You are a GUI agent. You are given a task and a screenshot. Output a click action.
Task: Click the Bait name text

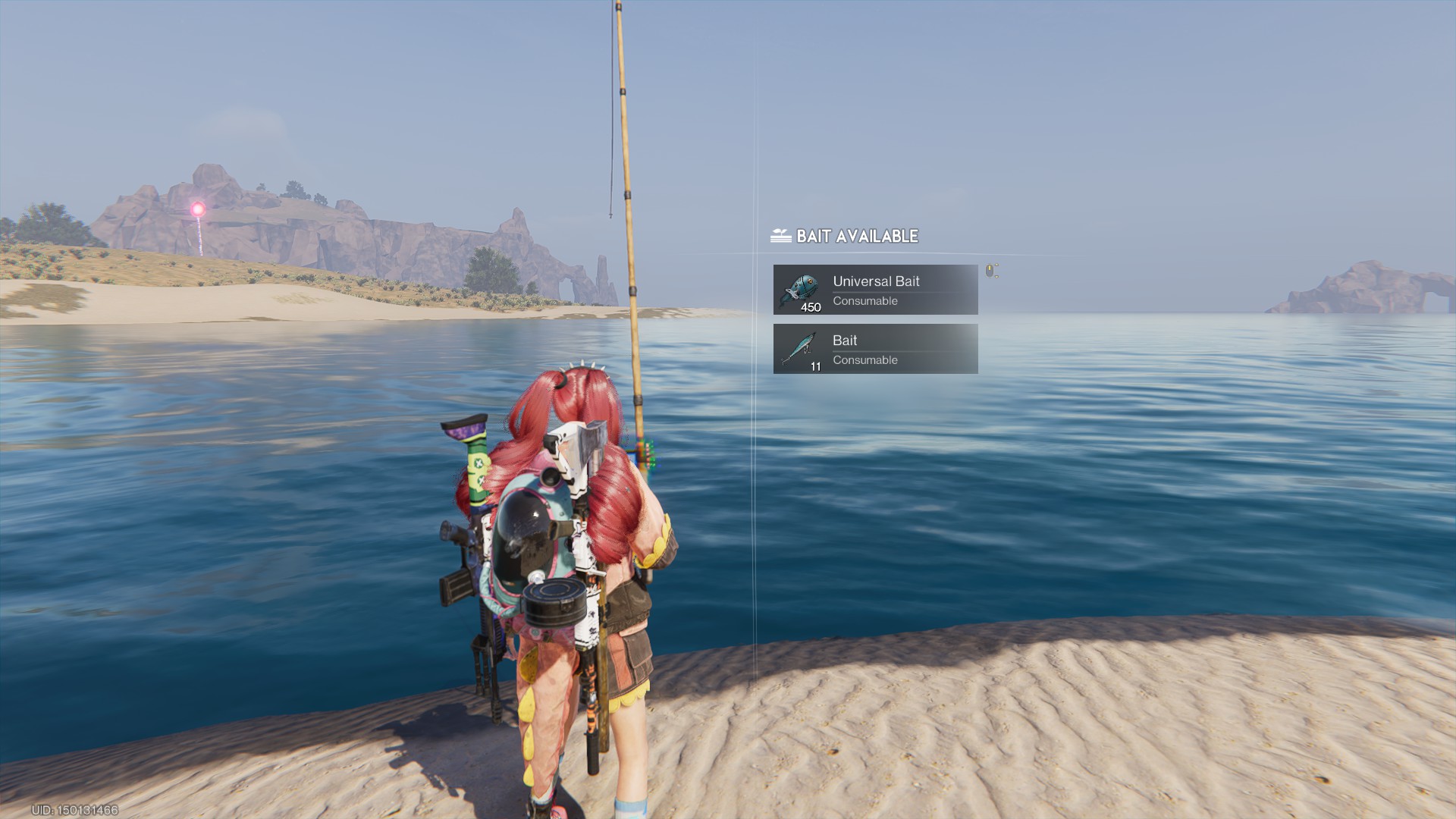(x=845, y=340)
